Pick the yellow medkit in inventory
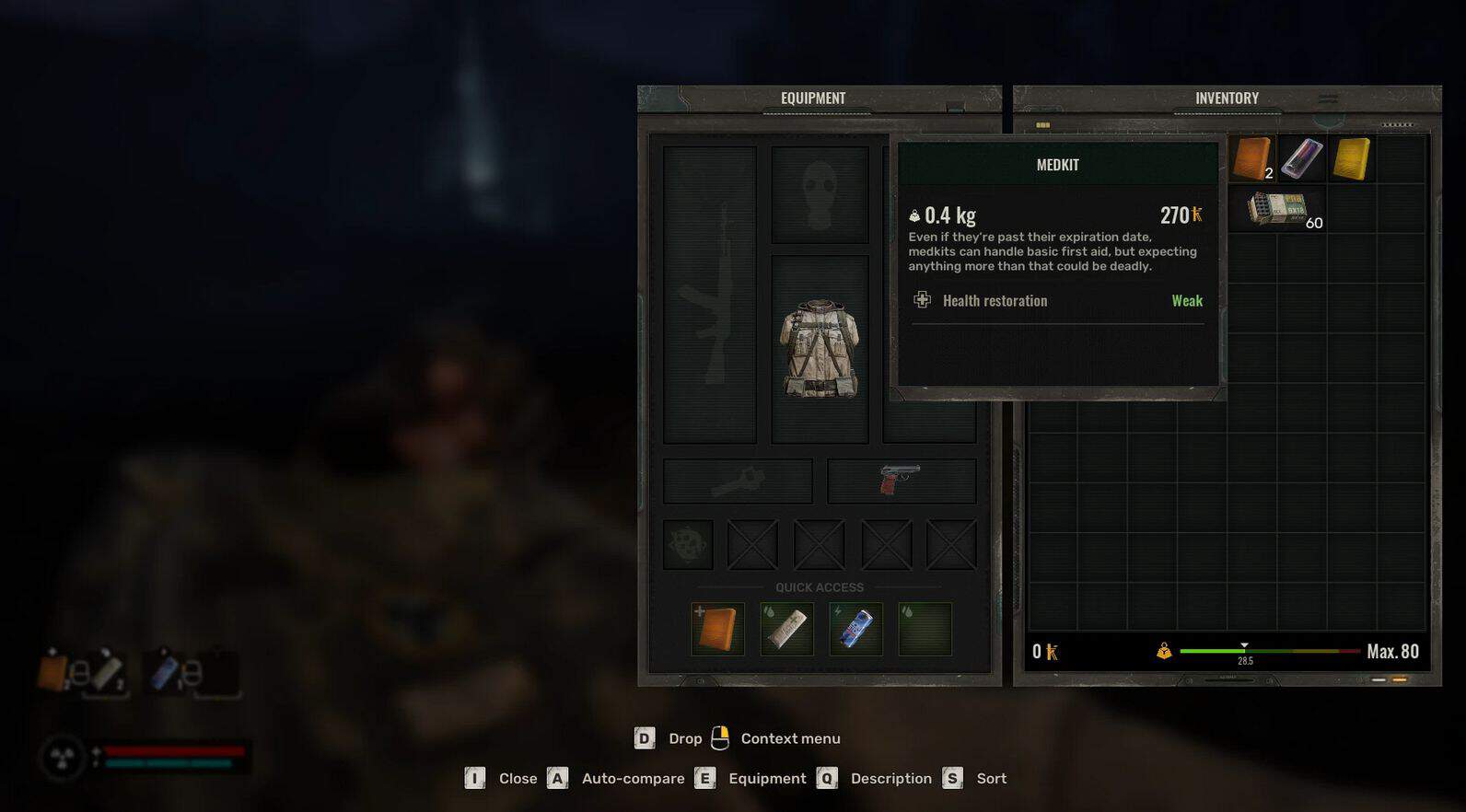Viewport: 1466px width, 812px height. [x=1351, y=158]
